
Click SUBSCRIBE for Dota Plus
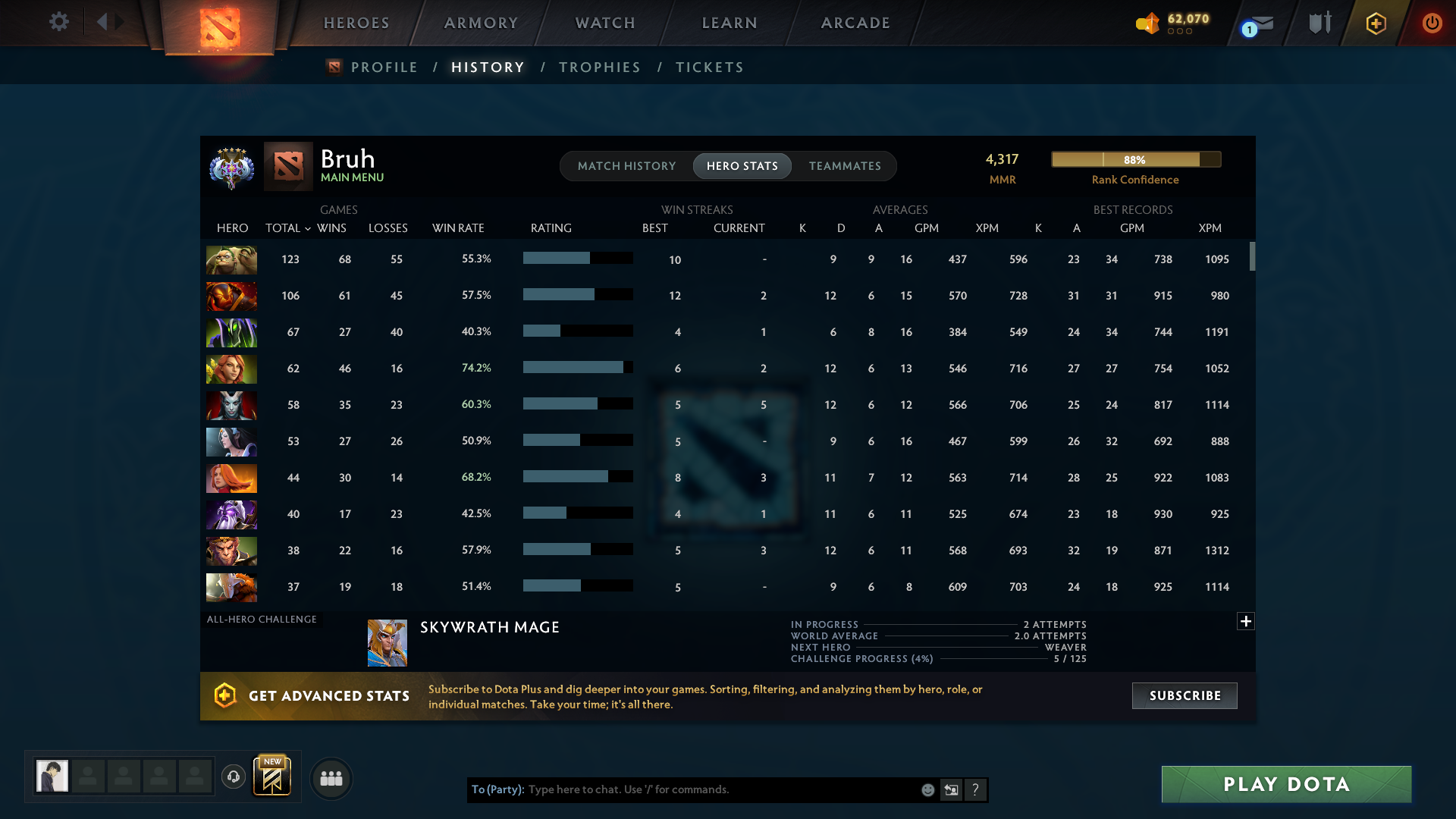[x=1184, y=695]
